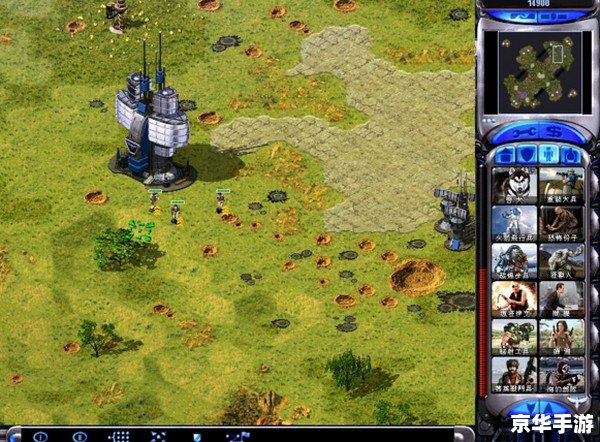Queue the grey hulking brute portrait
Viewport: 600px width, 442px height.
click(x=562, y=261)
